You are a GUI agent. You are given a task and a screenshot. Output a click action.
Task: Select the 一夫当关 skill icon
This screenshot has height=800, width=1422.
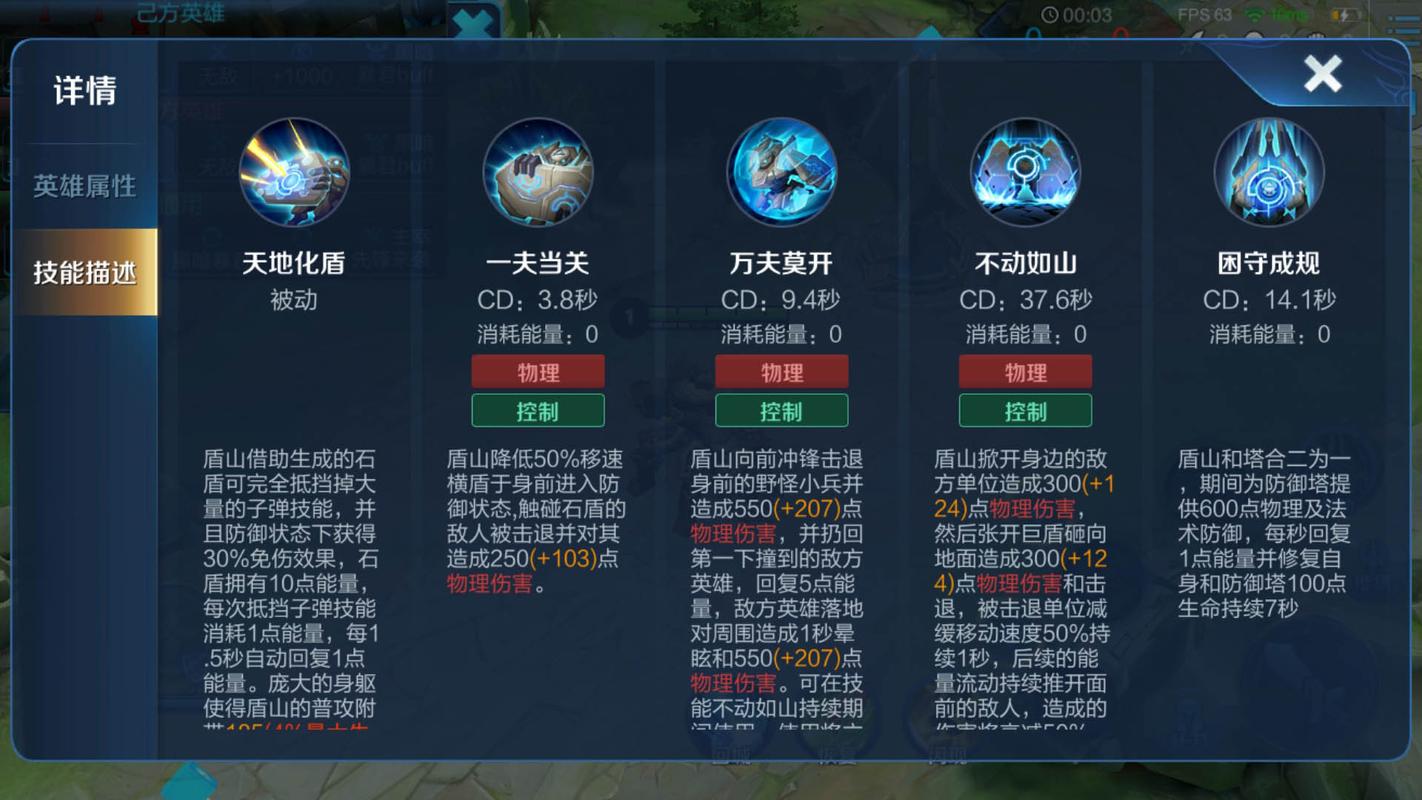click(538, 172)
